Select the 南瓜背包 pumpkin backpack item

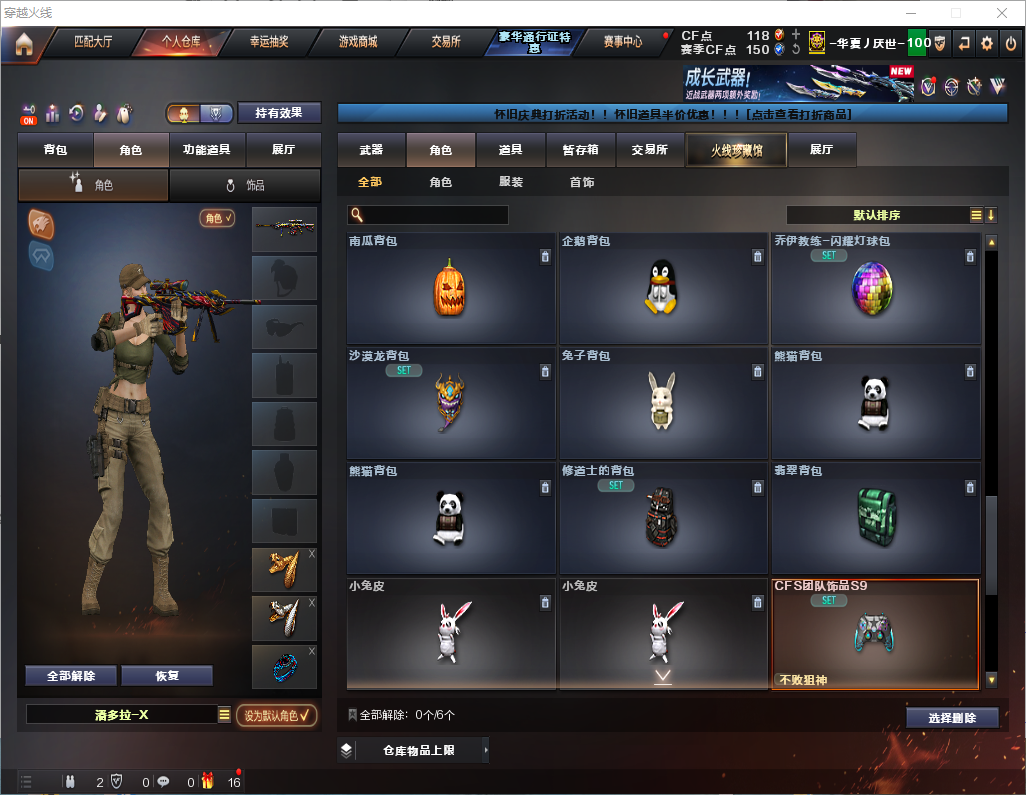(x=450, y=290)
